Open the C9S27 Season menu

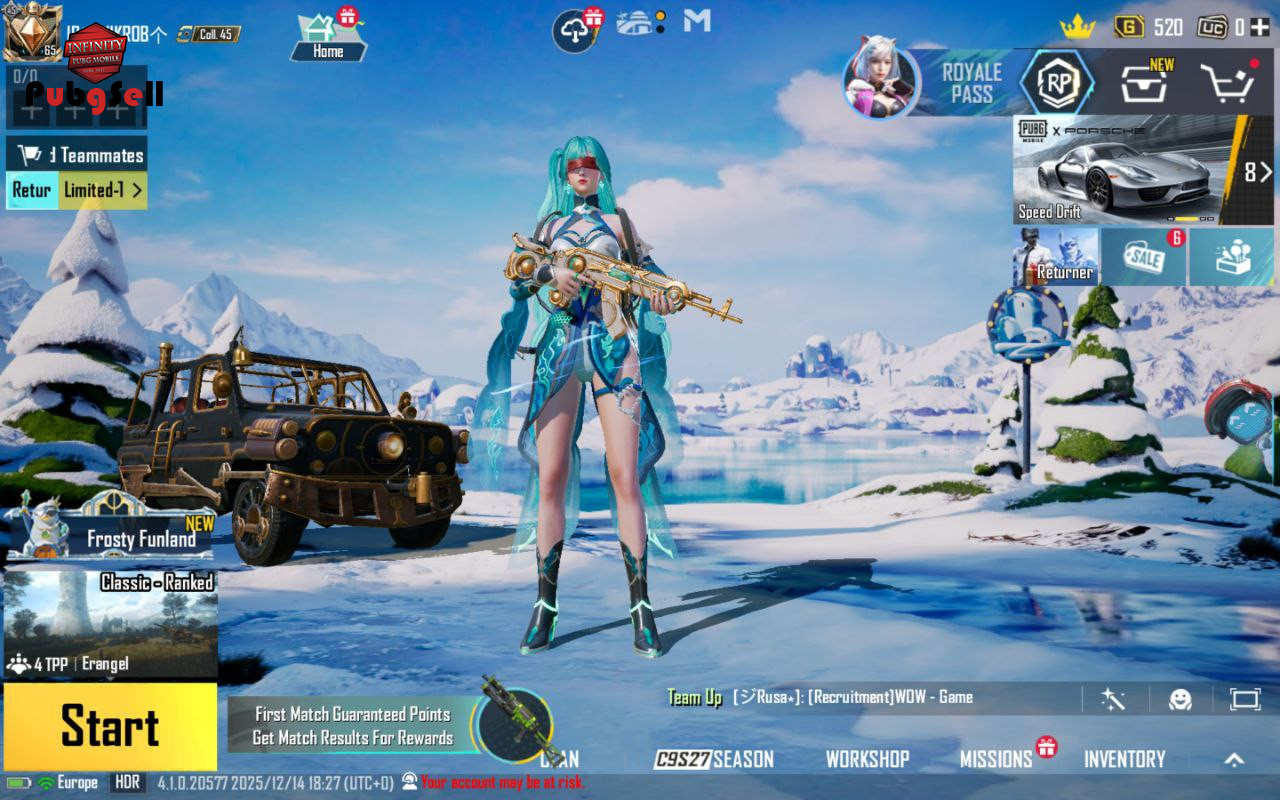click(x=714, y=759)
